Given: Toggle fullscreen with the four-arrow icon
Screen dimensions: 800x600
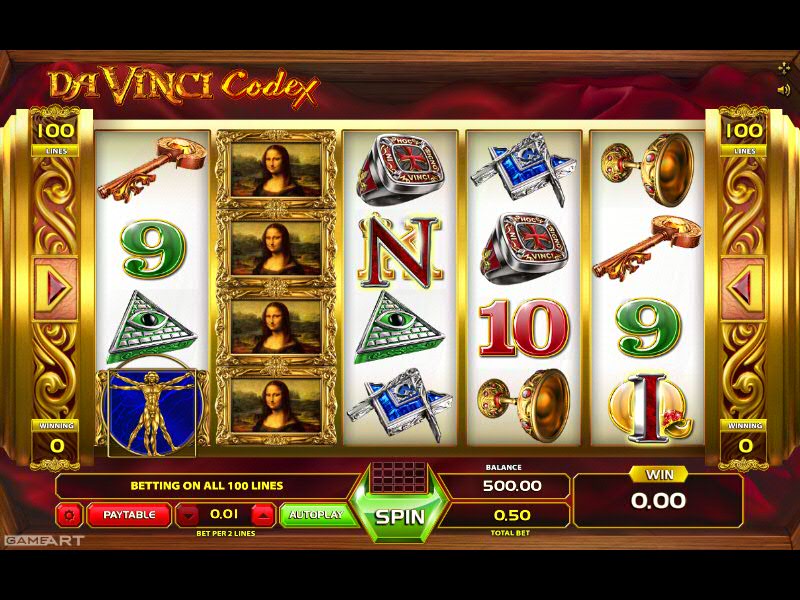Looking at the screenshot, I should [783, 68].
